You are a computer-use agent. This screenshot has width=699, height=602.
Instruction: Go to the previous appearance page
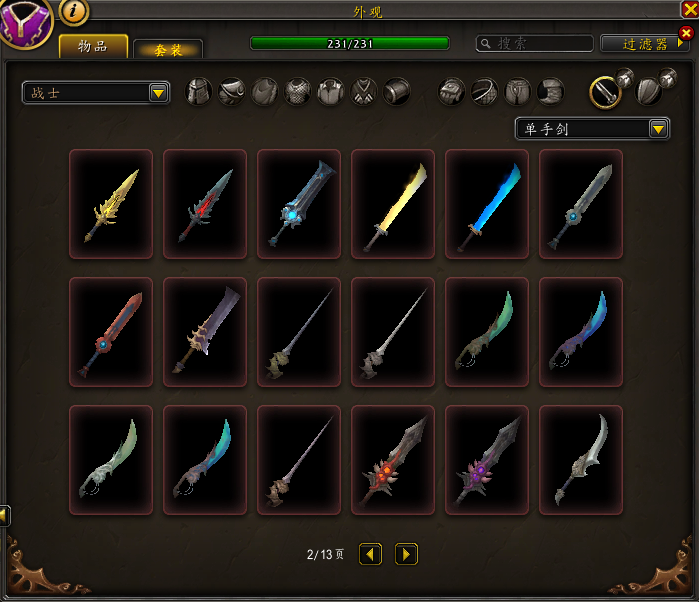370,553
